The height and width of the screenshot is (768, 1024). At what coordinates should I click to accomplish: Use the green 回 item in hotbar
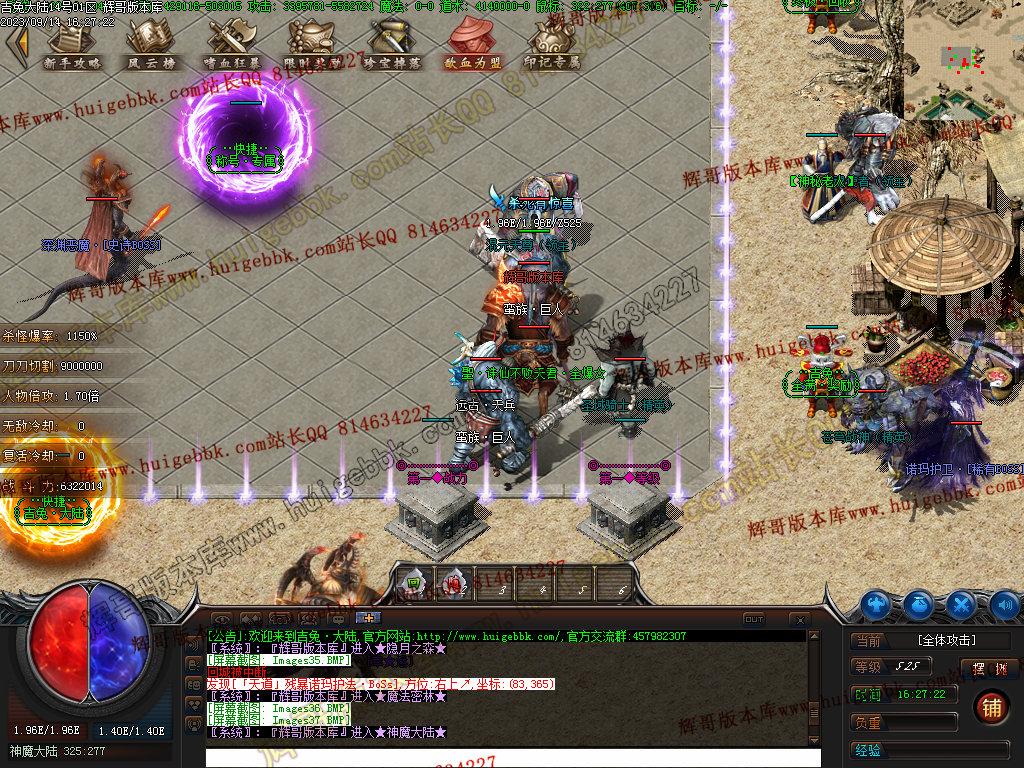pyautogui.click(x=412, y=582)
